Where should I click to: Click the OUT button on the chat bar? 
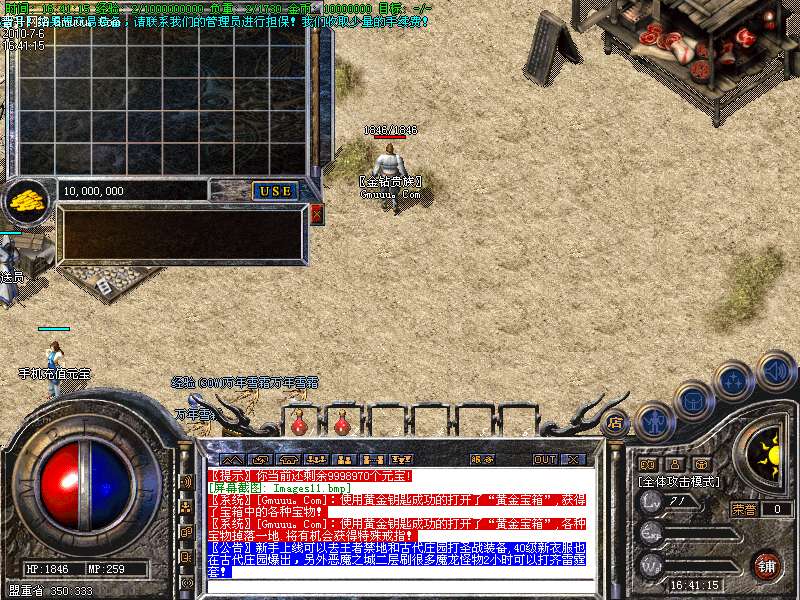(x=544, y=460)
